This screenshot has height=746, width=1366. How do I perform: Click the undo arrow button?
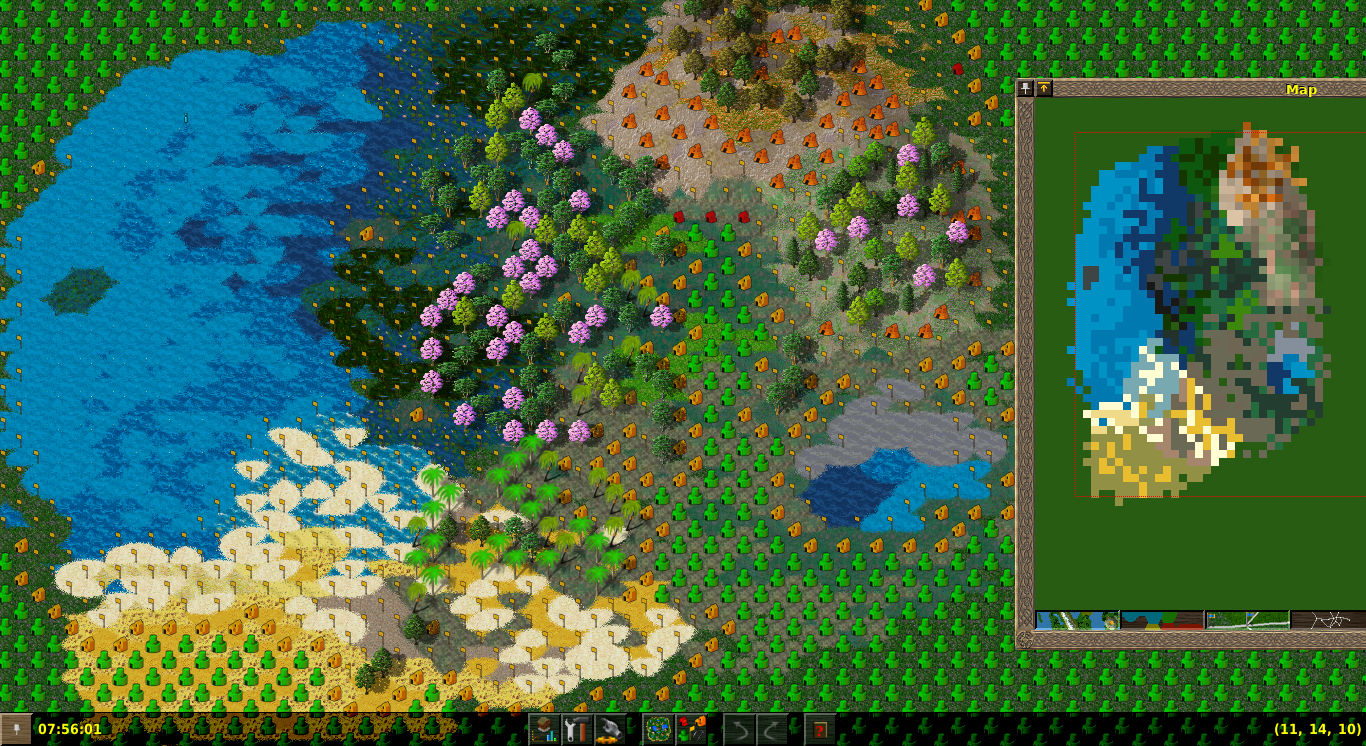pyautogui.click(x=739, y=729)
